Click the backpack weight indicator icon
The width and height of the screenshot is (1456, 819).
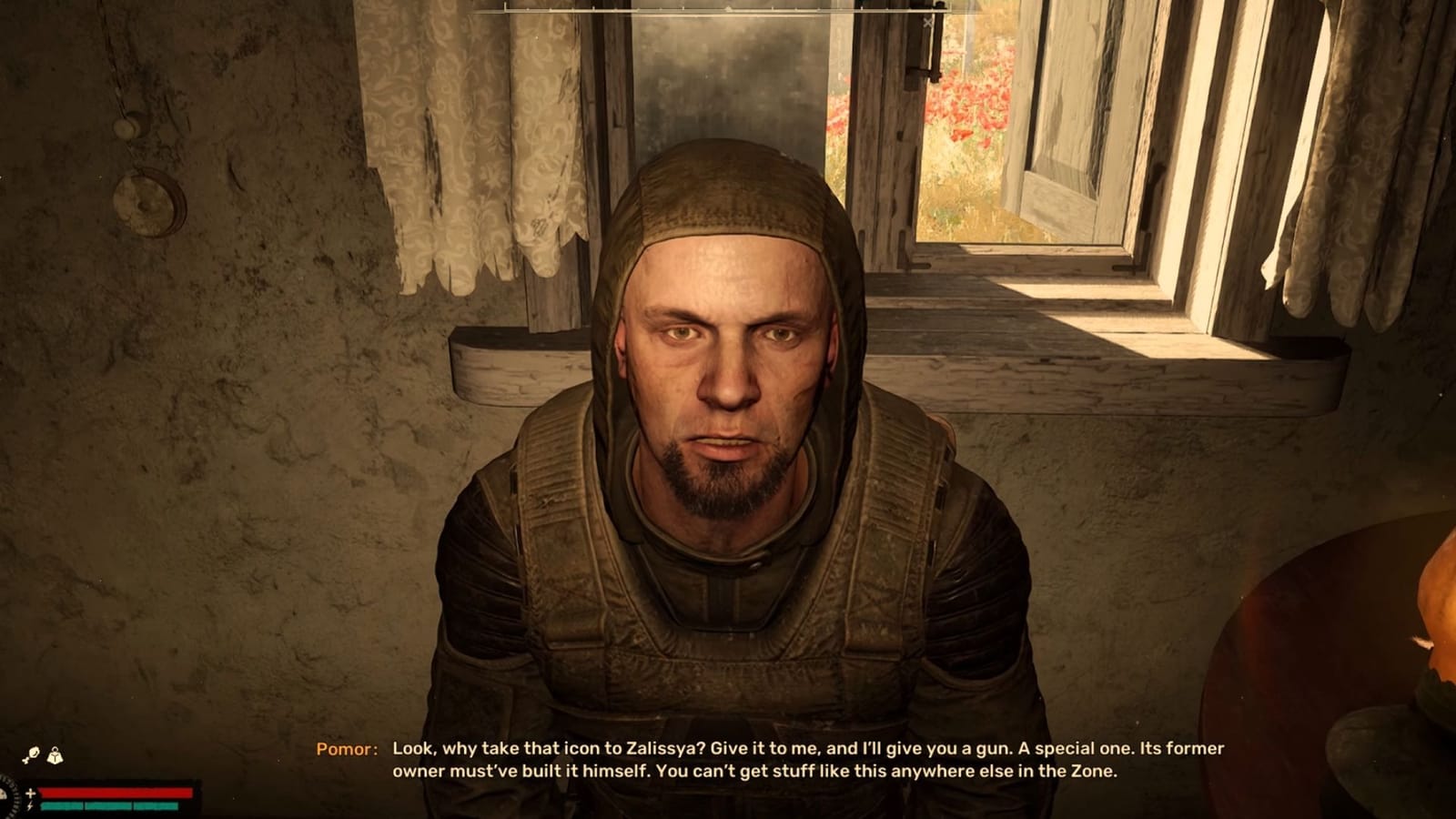[55, 754]
